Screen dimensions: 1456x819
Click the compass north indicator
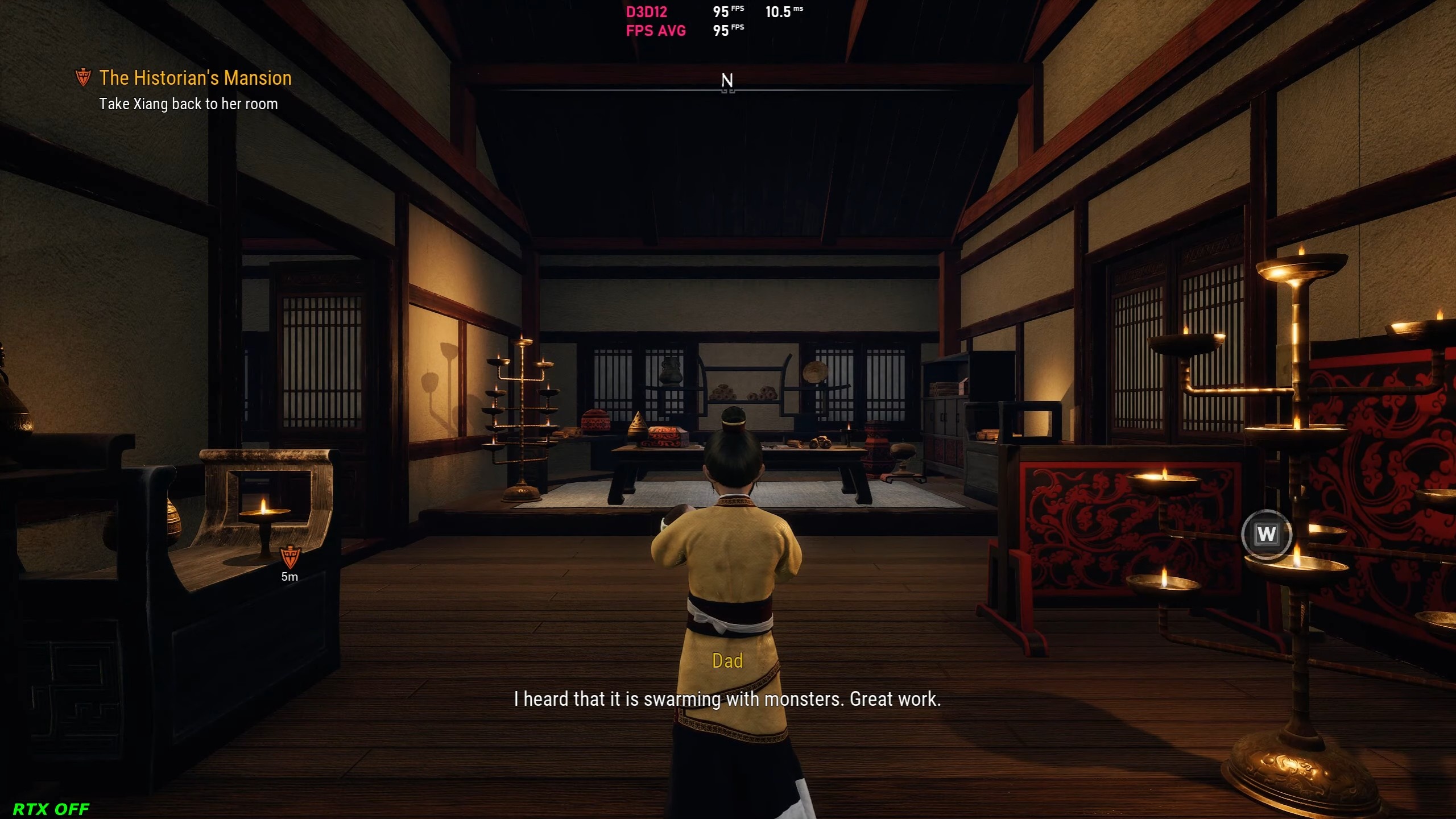point(727,81)
